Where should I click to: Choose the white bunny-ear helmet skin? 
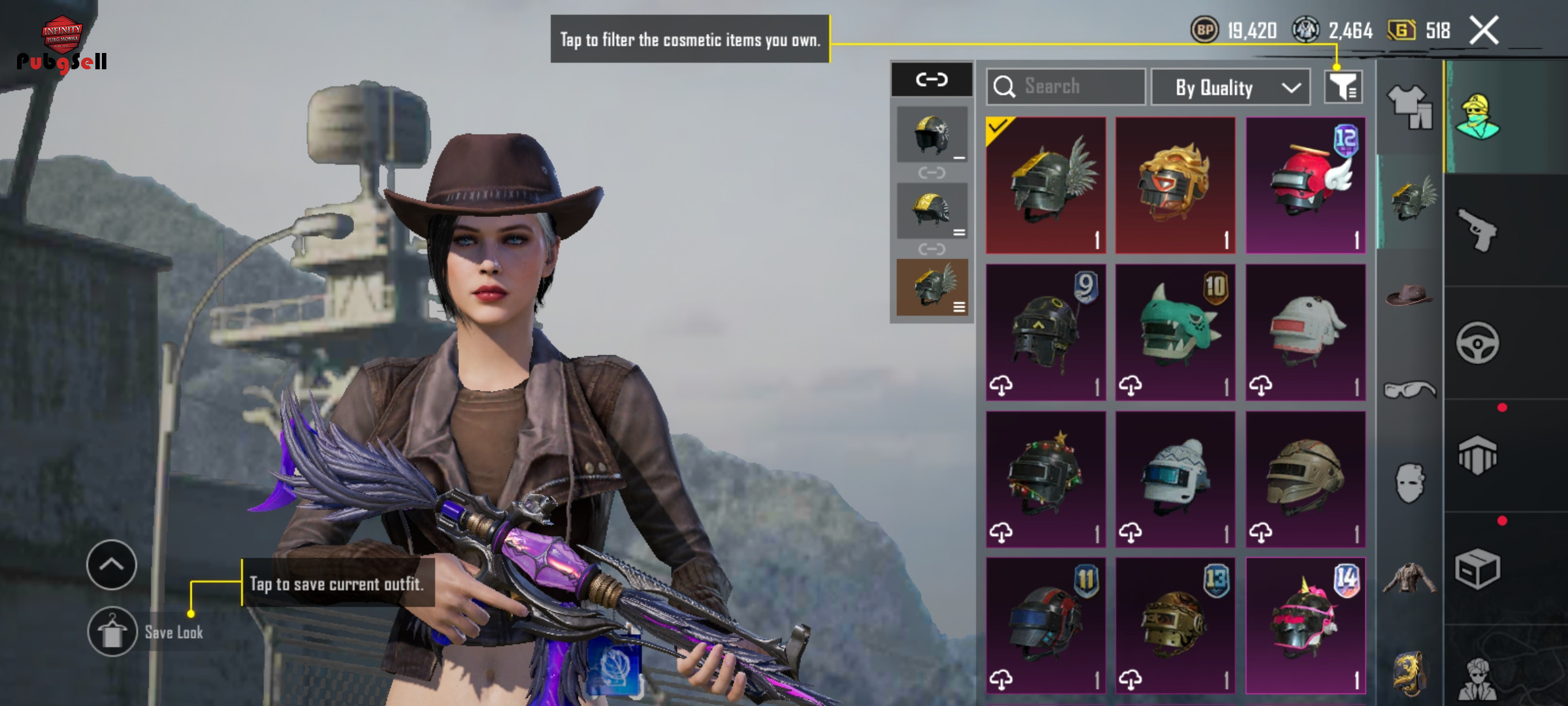pyautogui.click(x=1305, y=332)
